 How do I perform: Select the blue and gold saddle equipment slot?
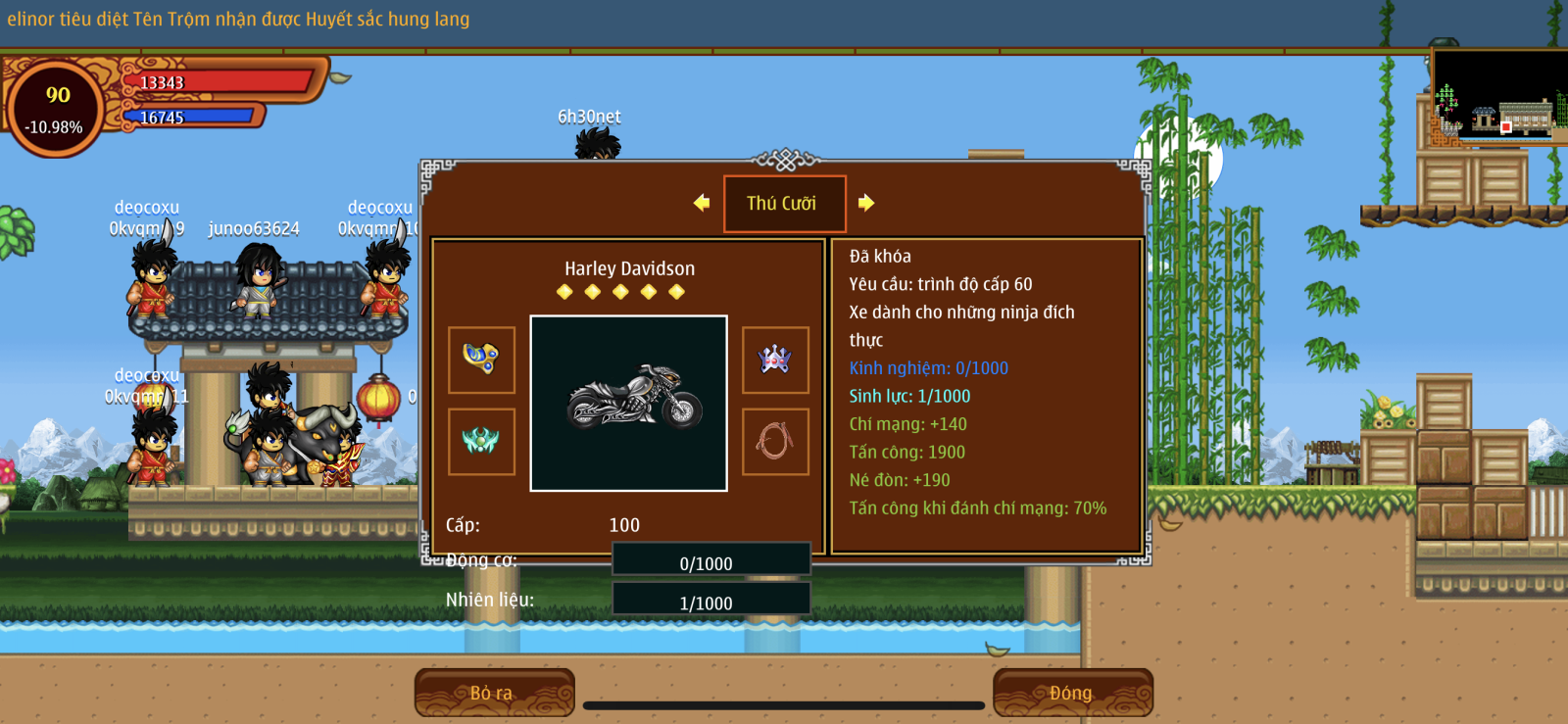[481, 360]
